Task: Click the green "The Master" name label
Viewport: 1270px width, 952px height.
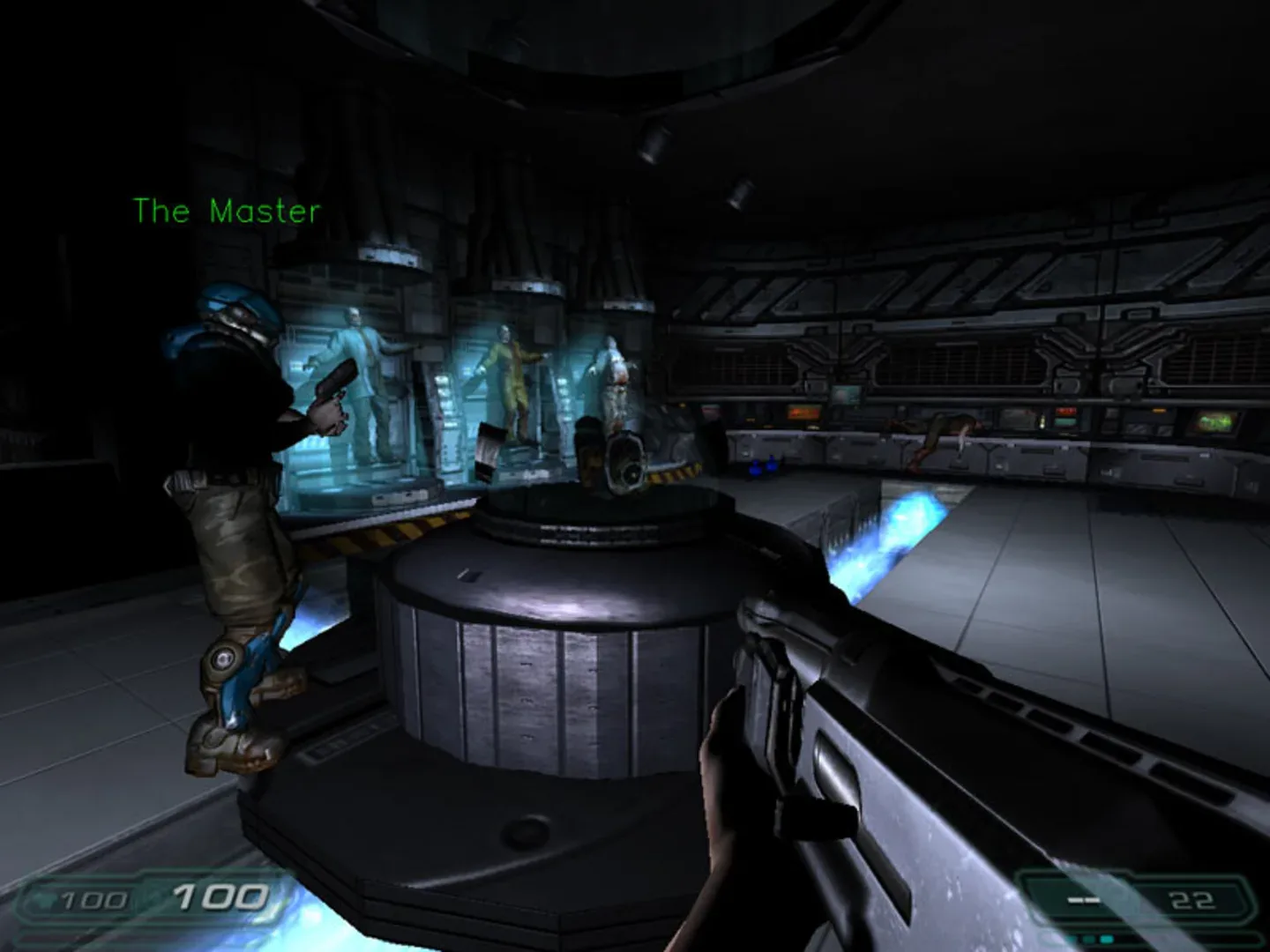Action: (227, 210)
